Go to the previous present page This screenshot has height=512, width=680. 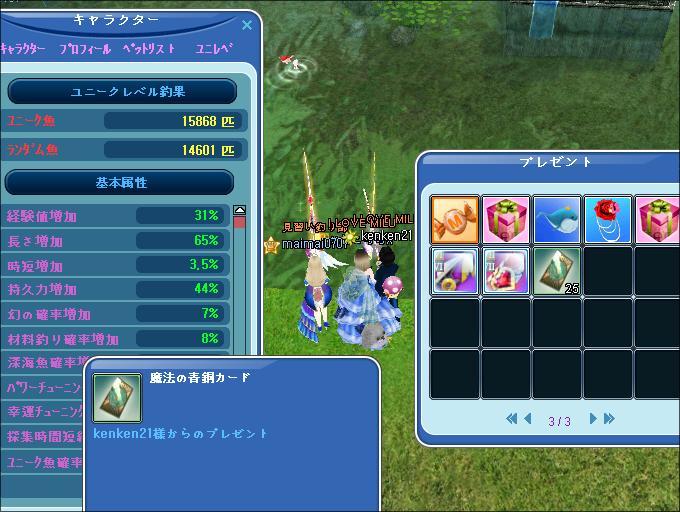(528, 420)
